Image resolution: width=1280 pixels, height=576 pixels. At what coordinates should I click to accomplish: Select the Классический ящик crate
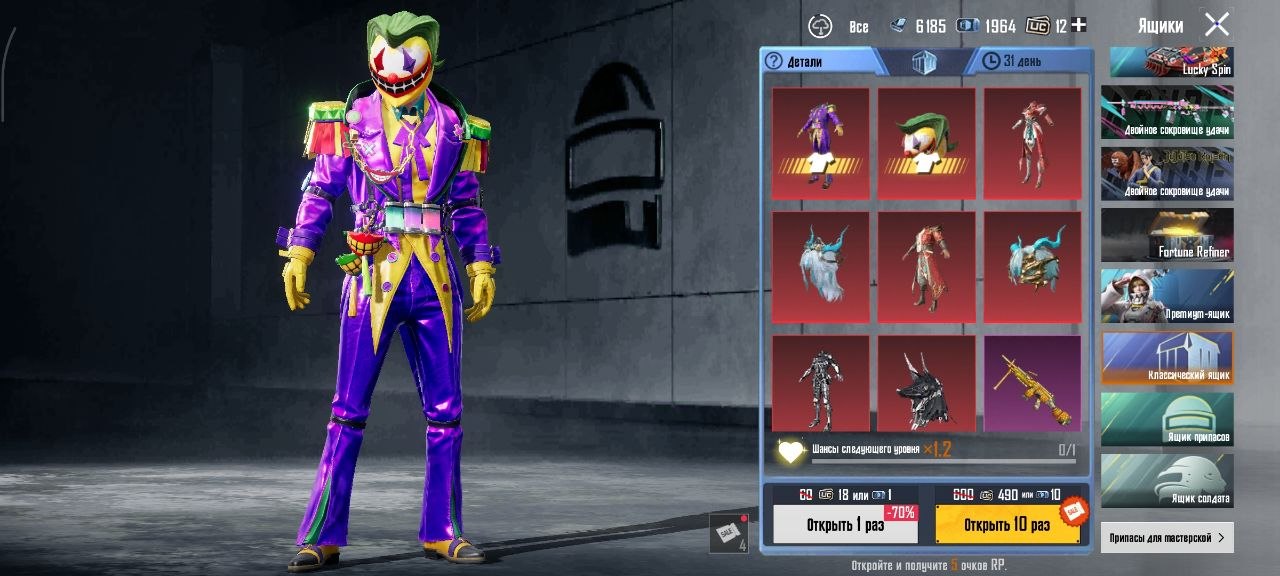[1167, 358]
